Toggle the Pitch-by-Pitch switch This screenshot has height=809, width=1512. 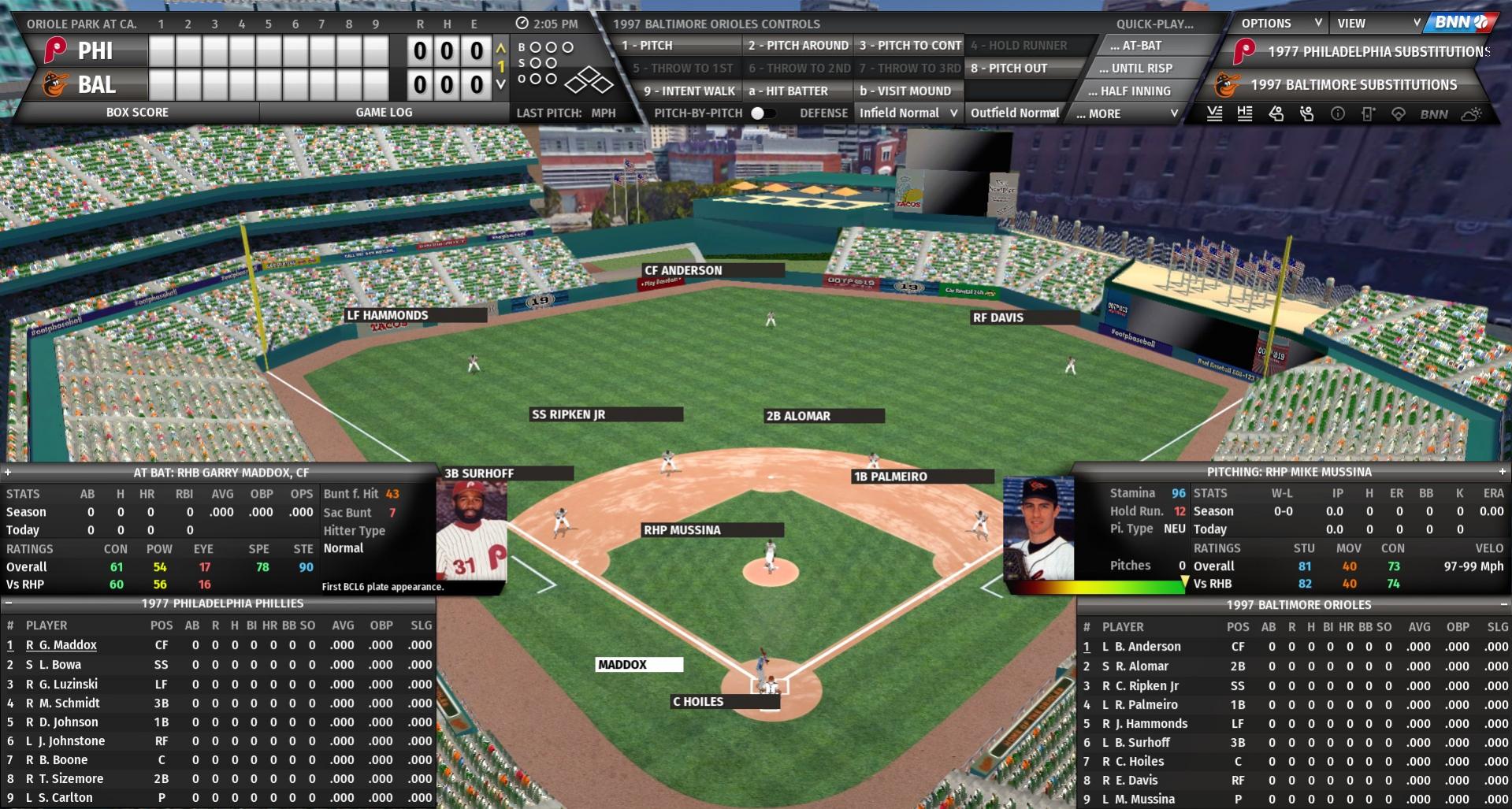point(761,113)
